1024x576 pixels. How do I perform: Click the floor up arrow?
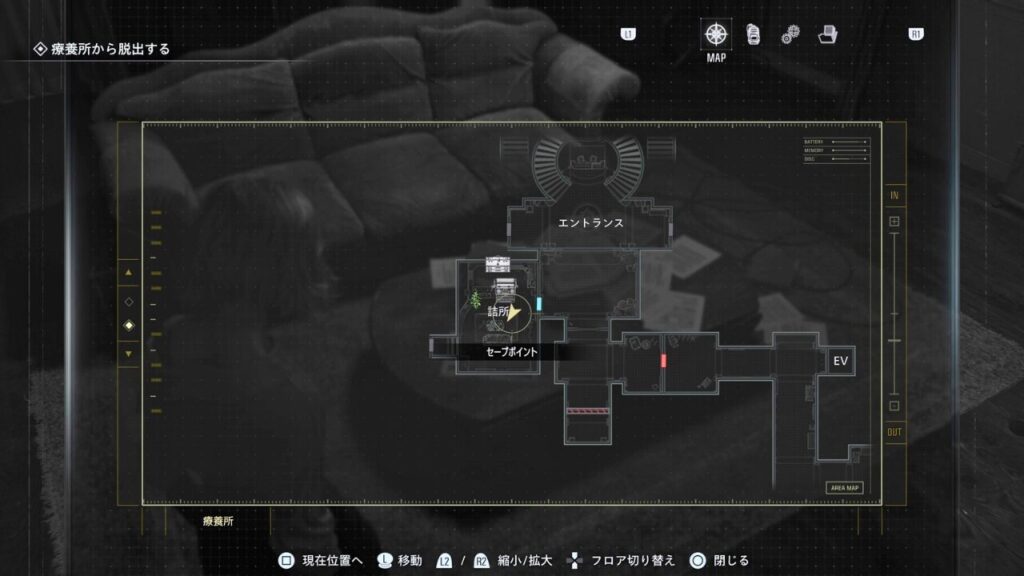pos(128,272)
